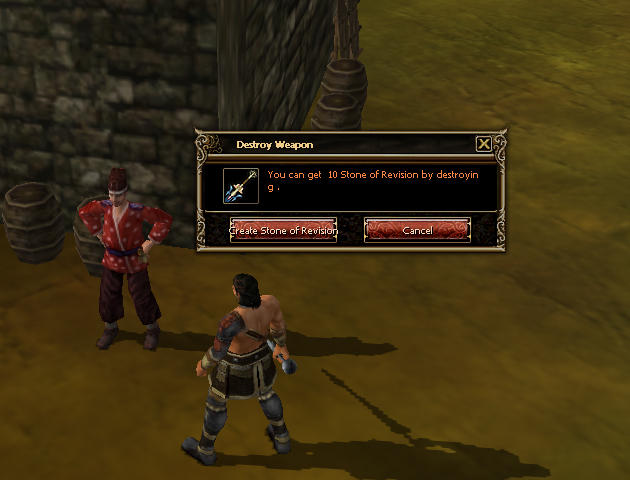Close the Destroy Weapon dialog
The width and height of the screenshot is (630, 480).
tap(484, 144)
